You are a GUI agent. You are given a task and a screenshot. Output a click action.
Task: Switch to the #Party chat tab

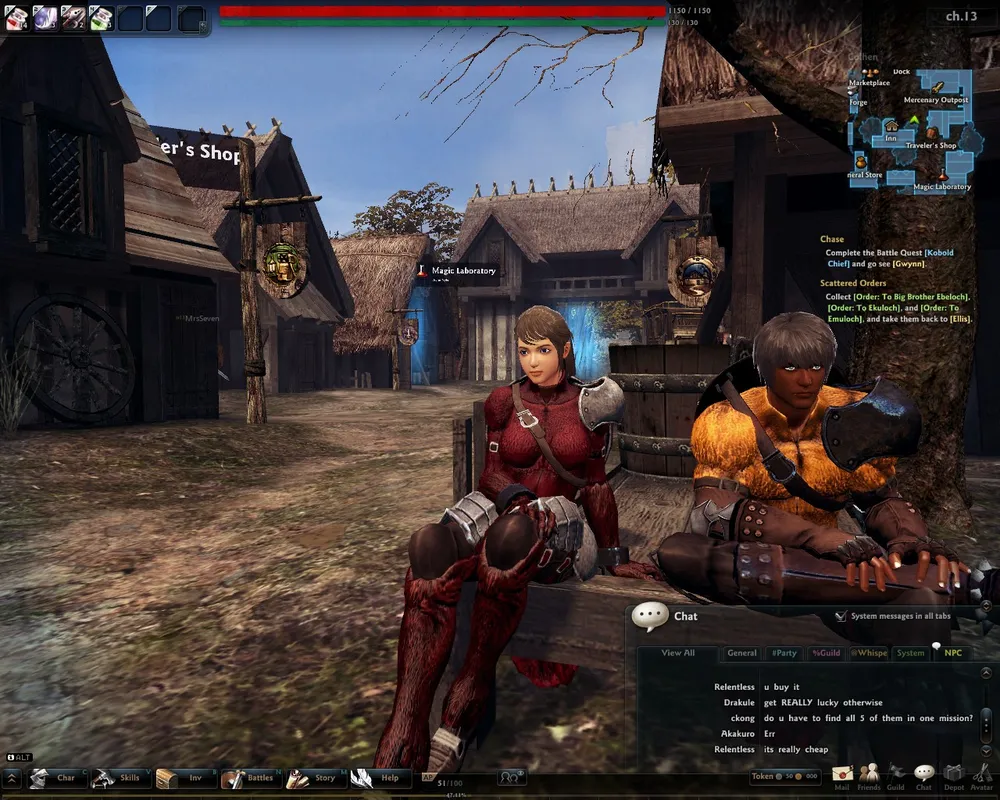pyautogui.click(x=784, y=653)
